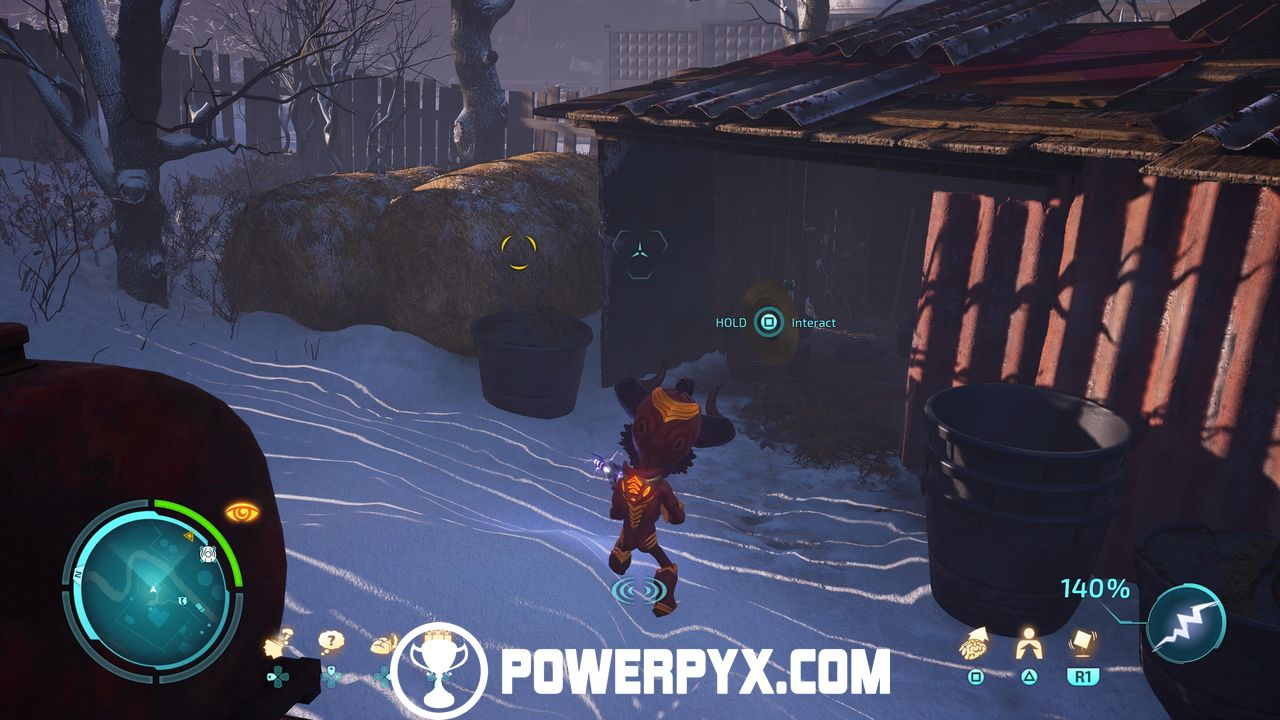Image resolution: width=1280 pixels, height=720 pixels.
Task: Click the mission marker on the minimap edge
Action: point(209,554)
